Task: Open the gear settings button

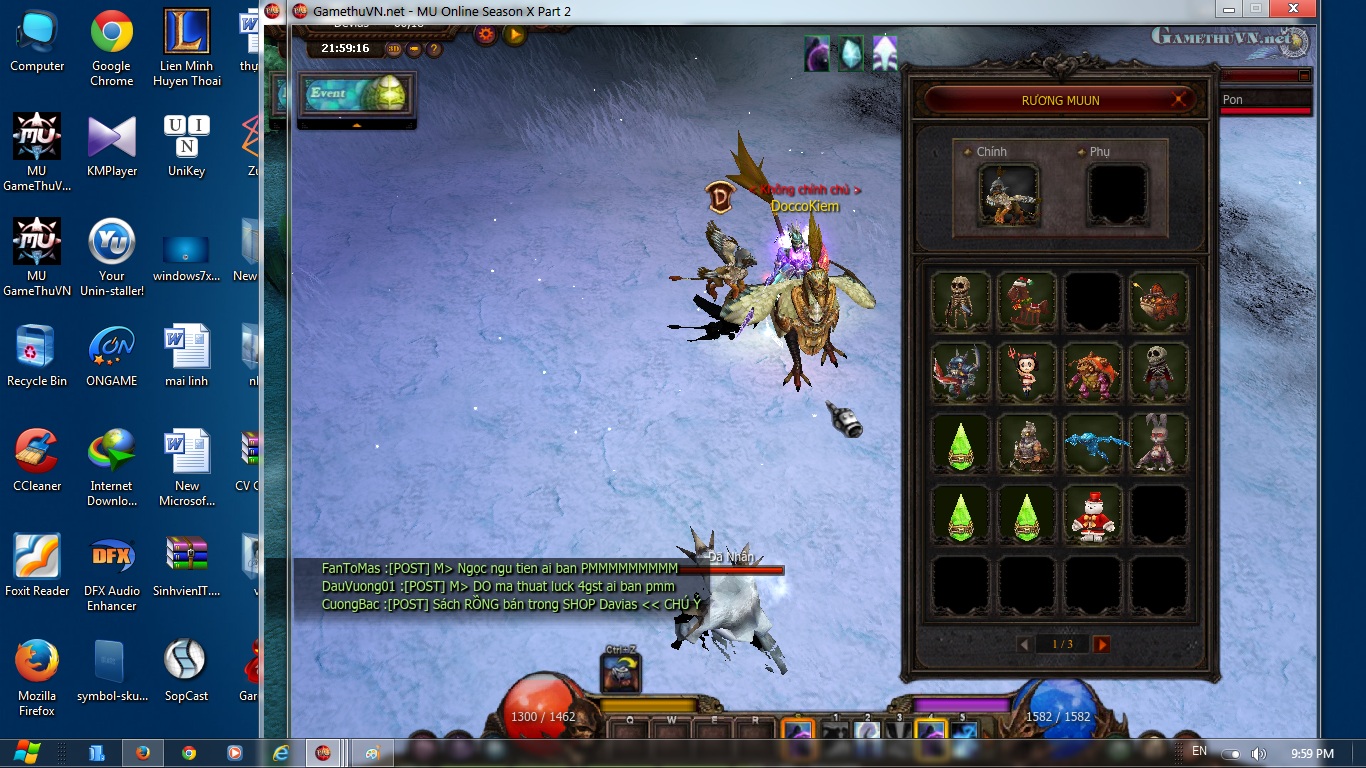Action: 486,35
